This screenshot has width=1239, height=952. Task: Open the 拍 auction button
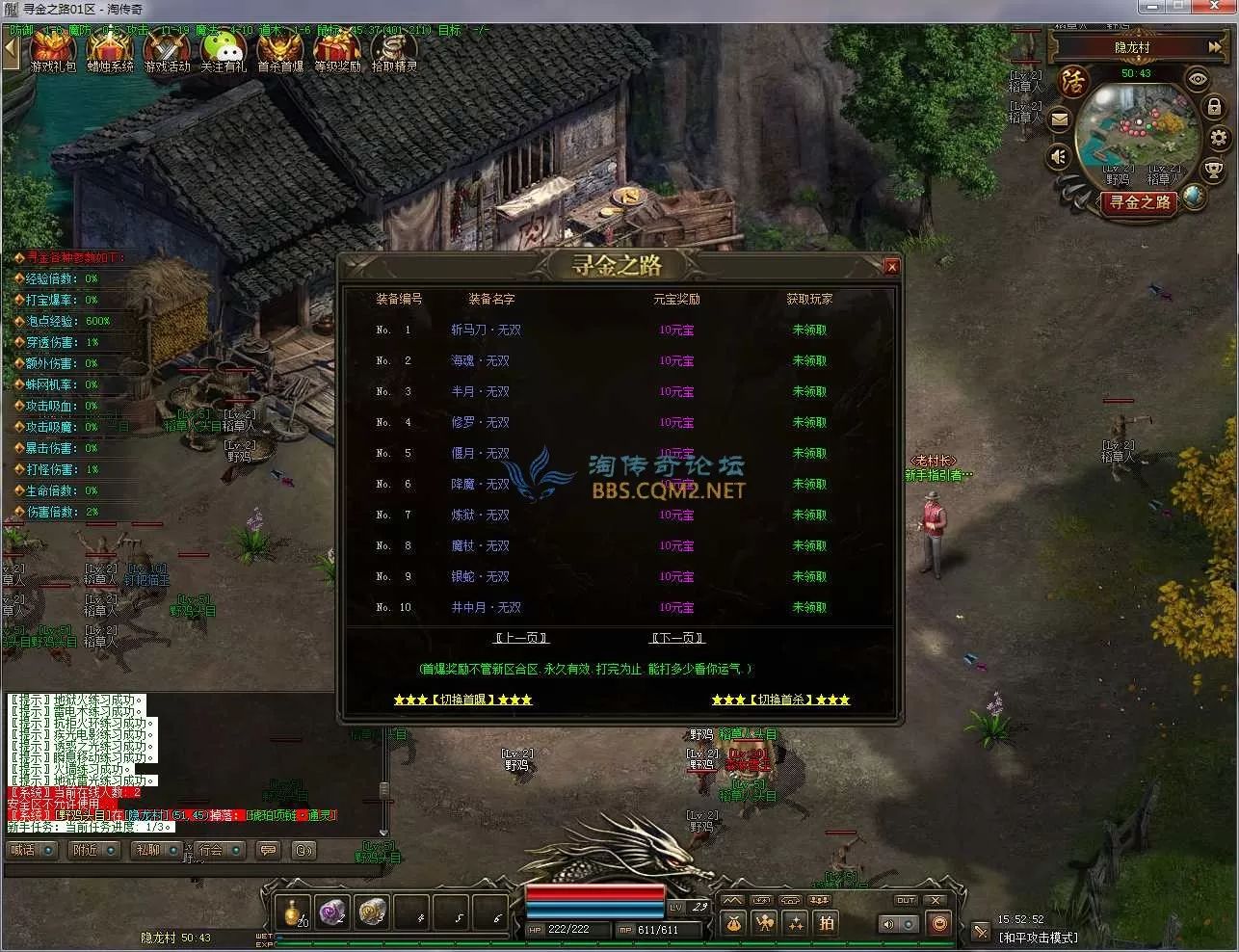pos(827,922)
